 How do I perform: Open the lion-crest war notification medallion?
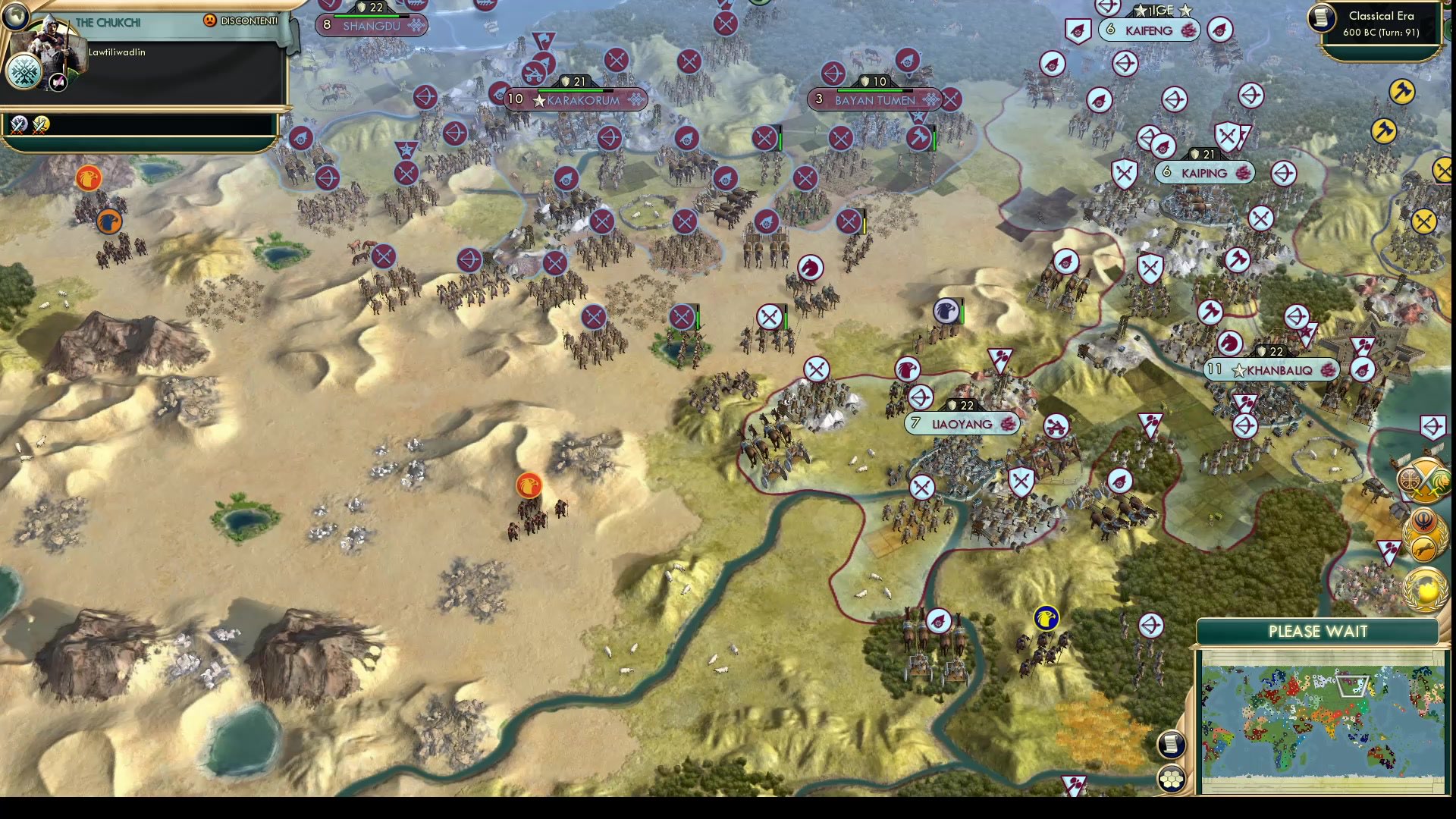[1441, 480]
